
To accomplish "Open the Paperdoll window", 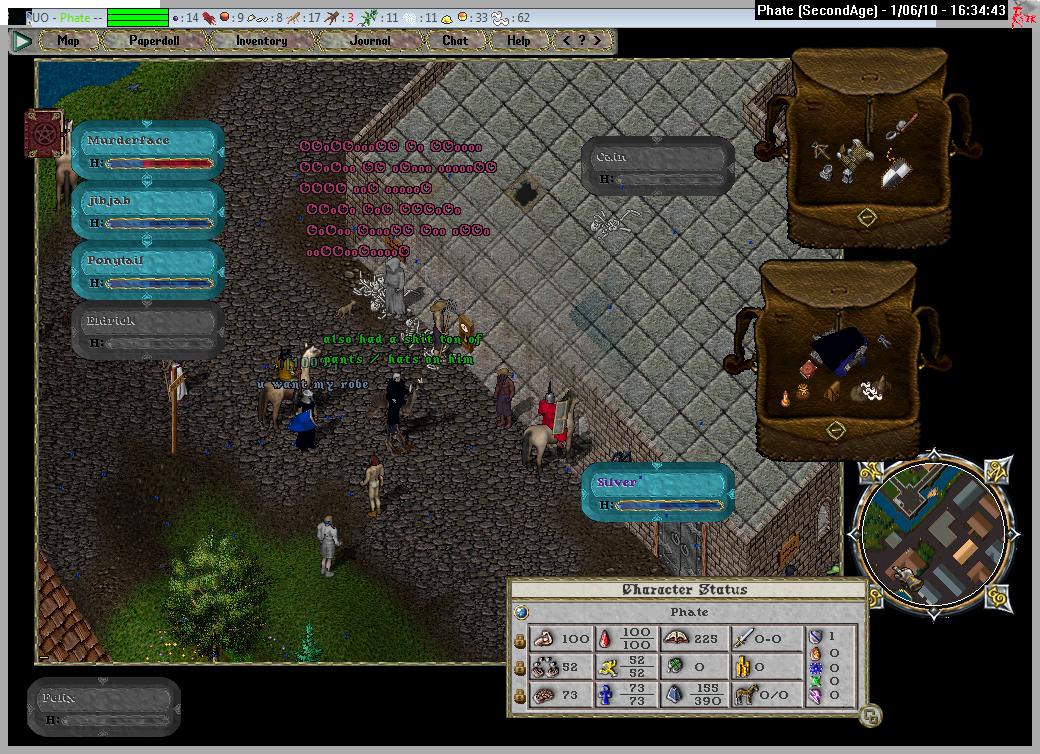I will pos(153,41).
